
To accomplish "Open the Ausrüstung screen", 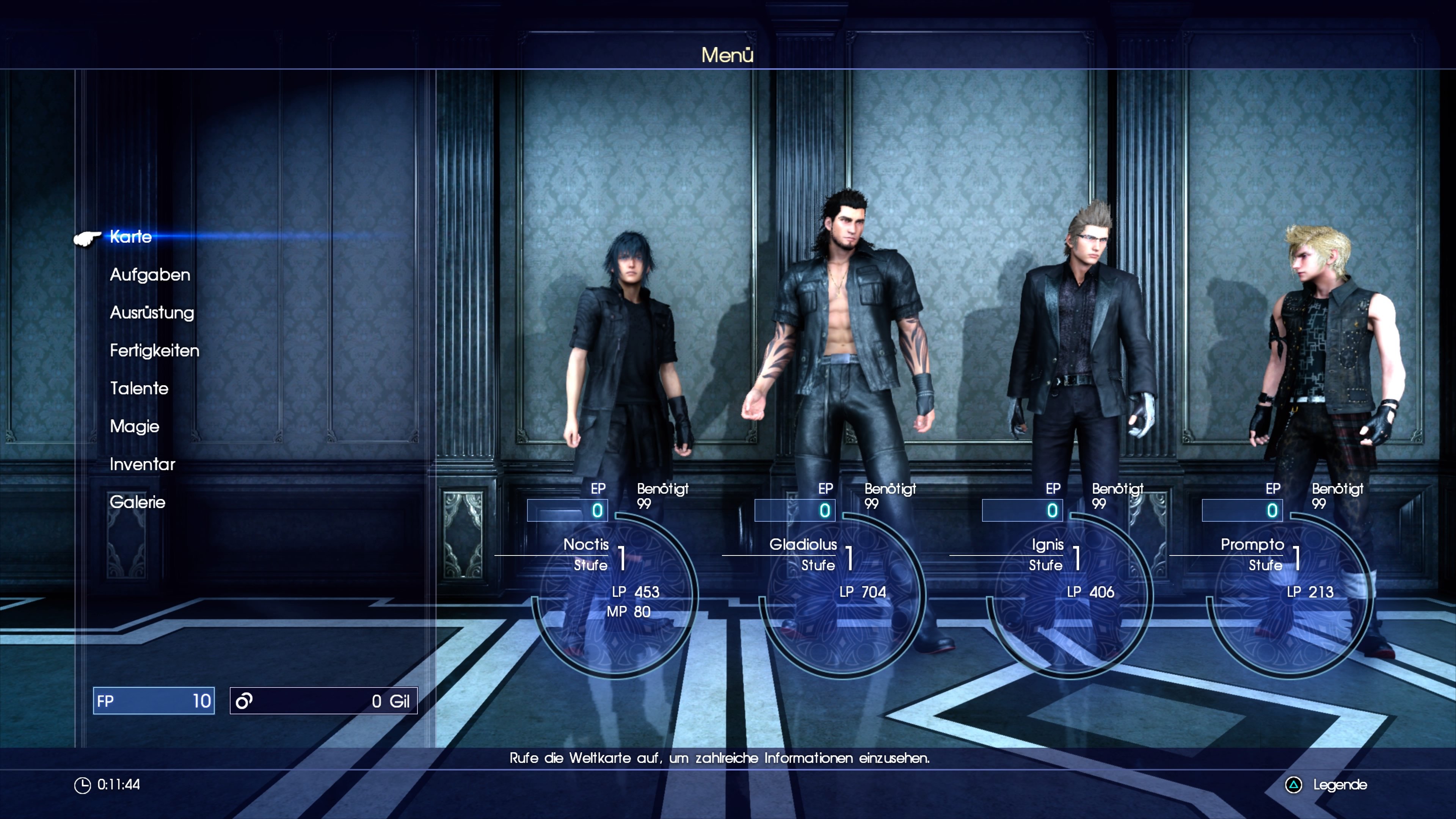I will [152, 313].
